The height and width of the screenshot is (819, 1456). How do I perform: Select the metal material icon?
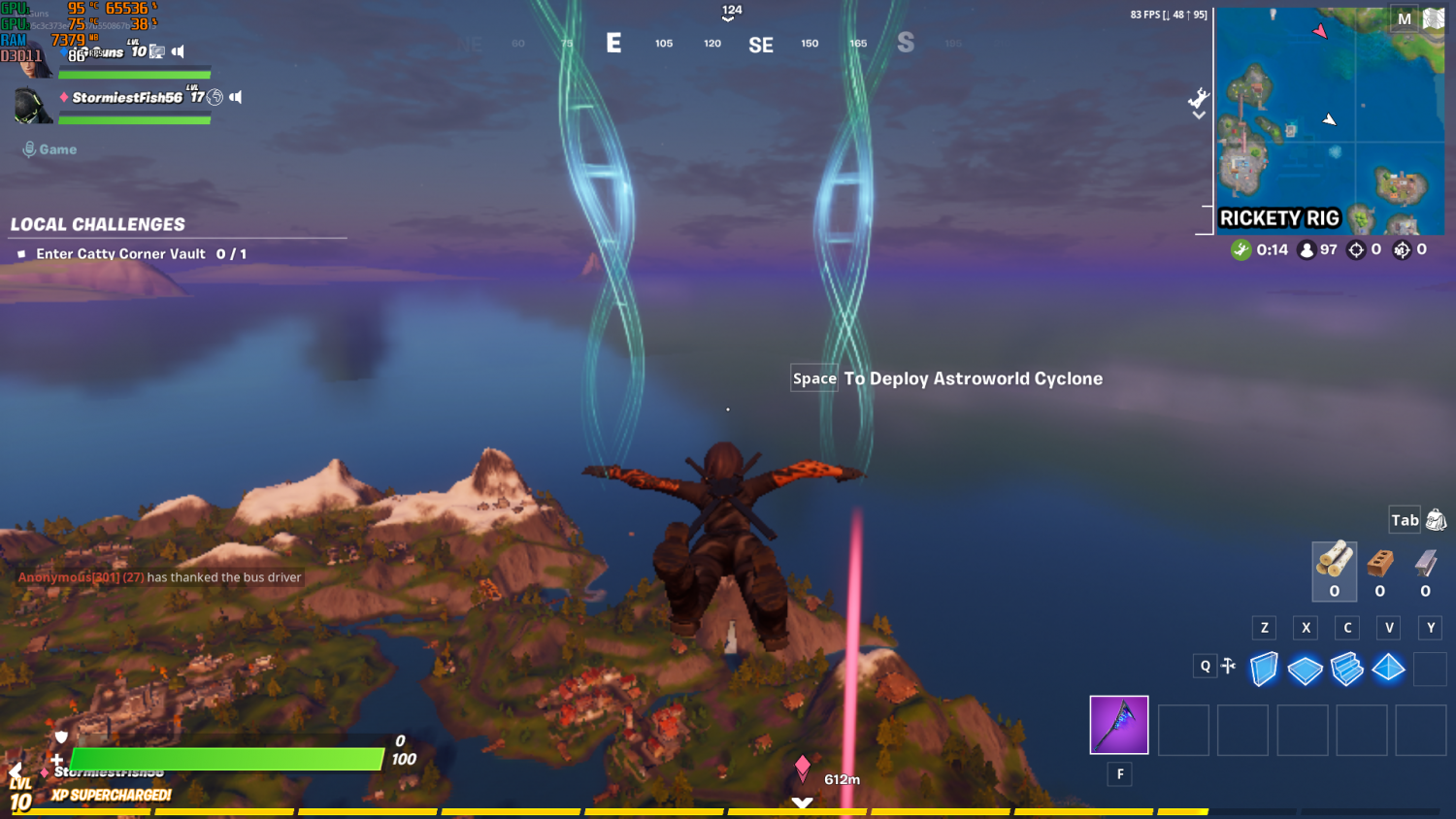tap(1425, 563)
